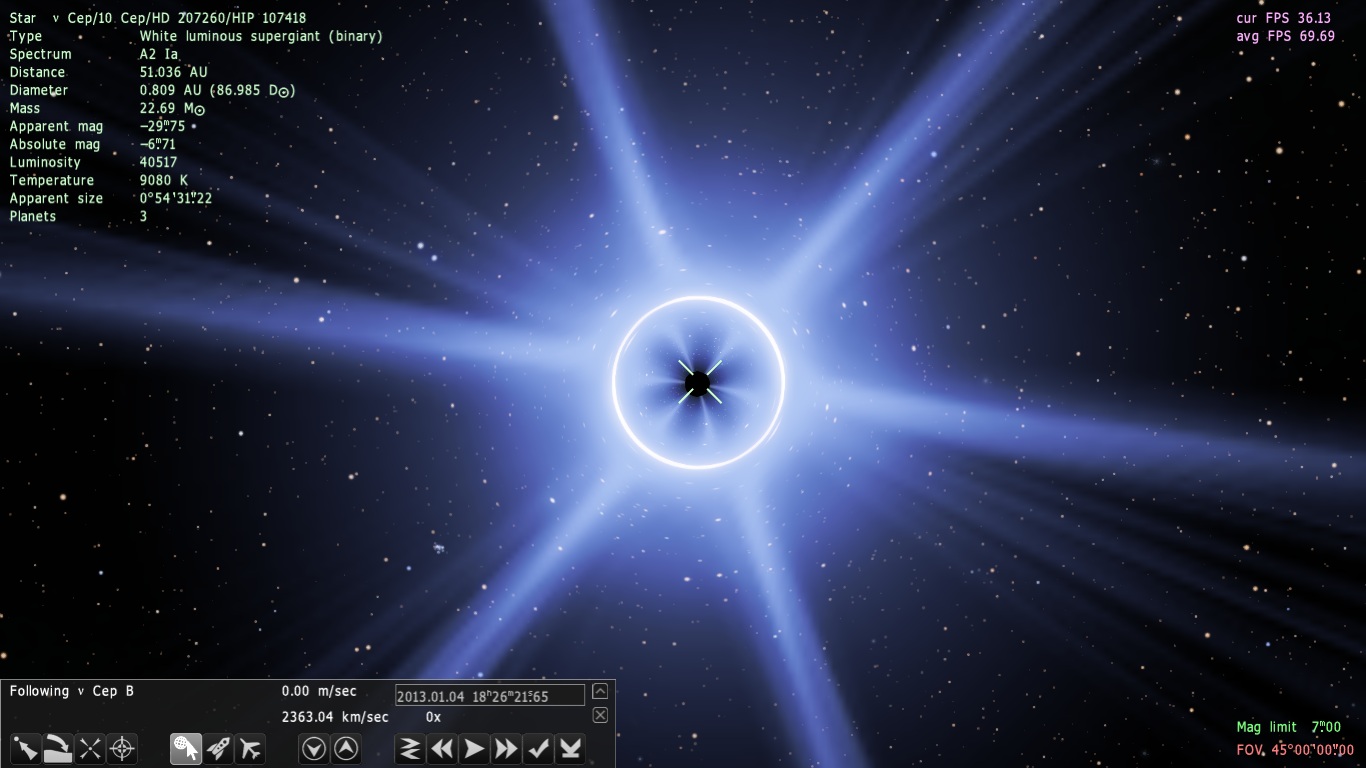
Task: Click the play time button
Action: tap(474, 748)
